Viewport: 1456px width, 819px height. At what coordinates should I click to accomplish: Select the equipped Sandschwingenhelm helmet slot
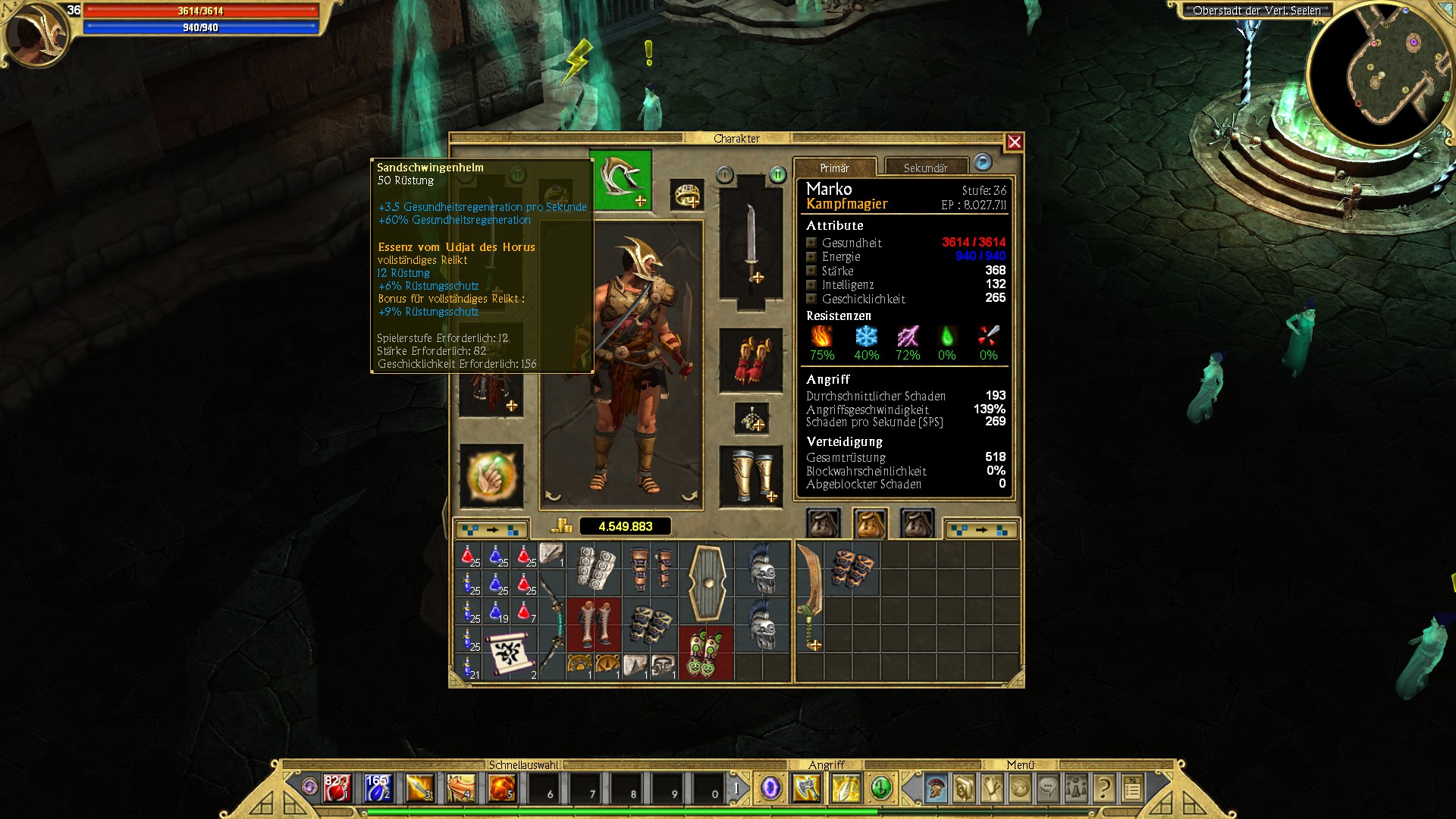click(x=621, y=180)
